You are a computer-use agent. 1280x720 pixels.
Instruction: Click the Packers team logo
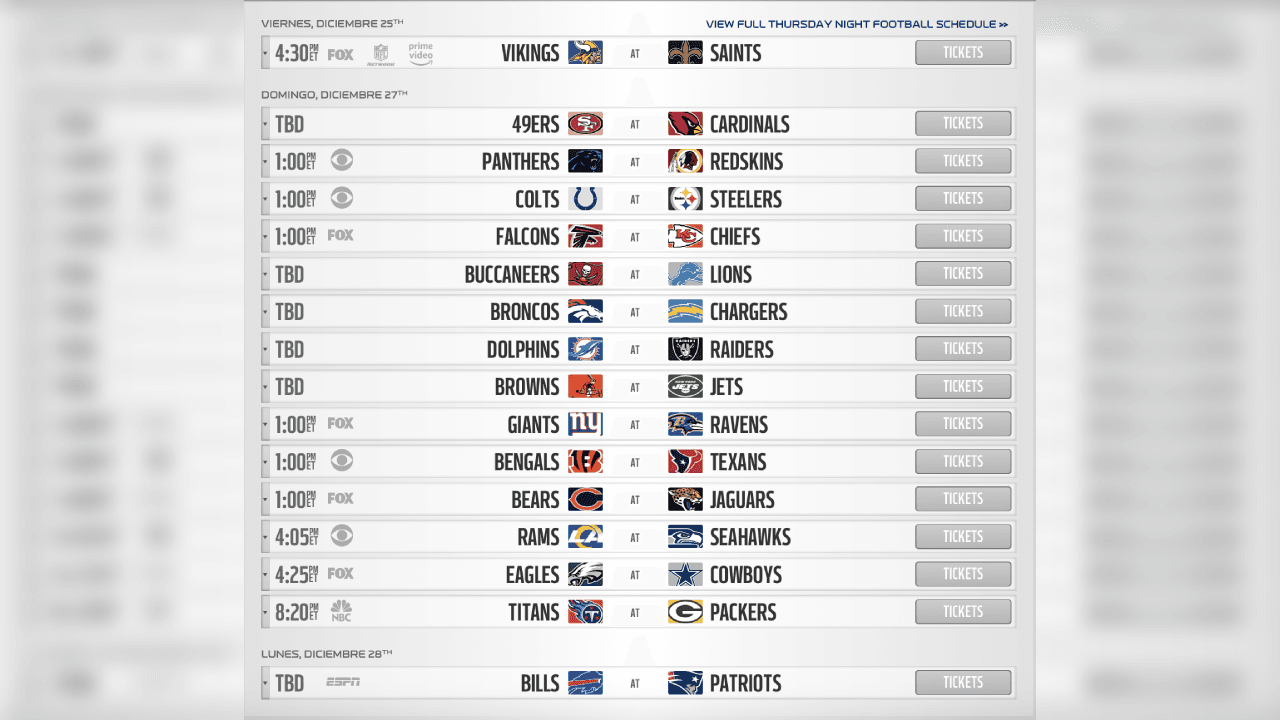click(685, 611)
